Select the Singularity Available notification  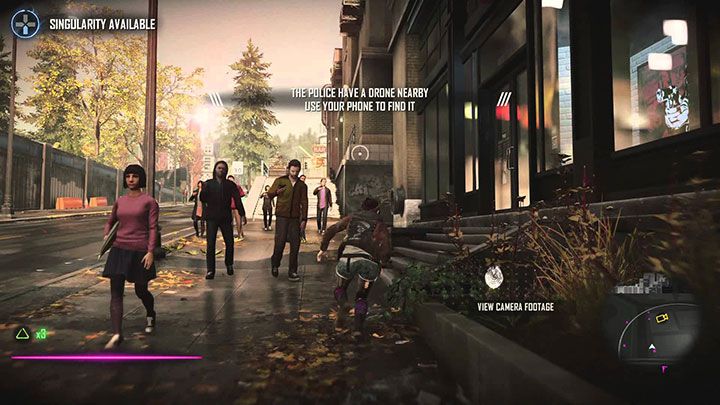point(102,23)
